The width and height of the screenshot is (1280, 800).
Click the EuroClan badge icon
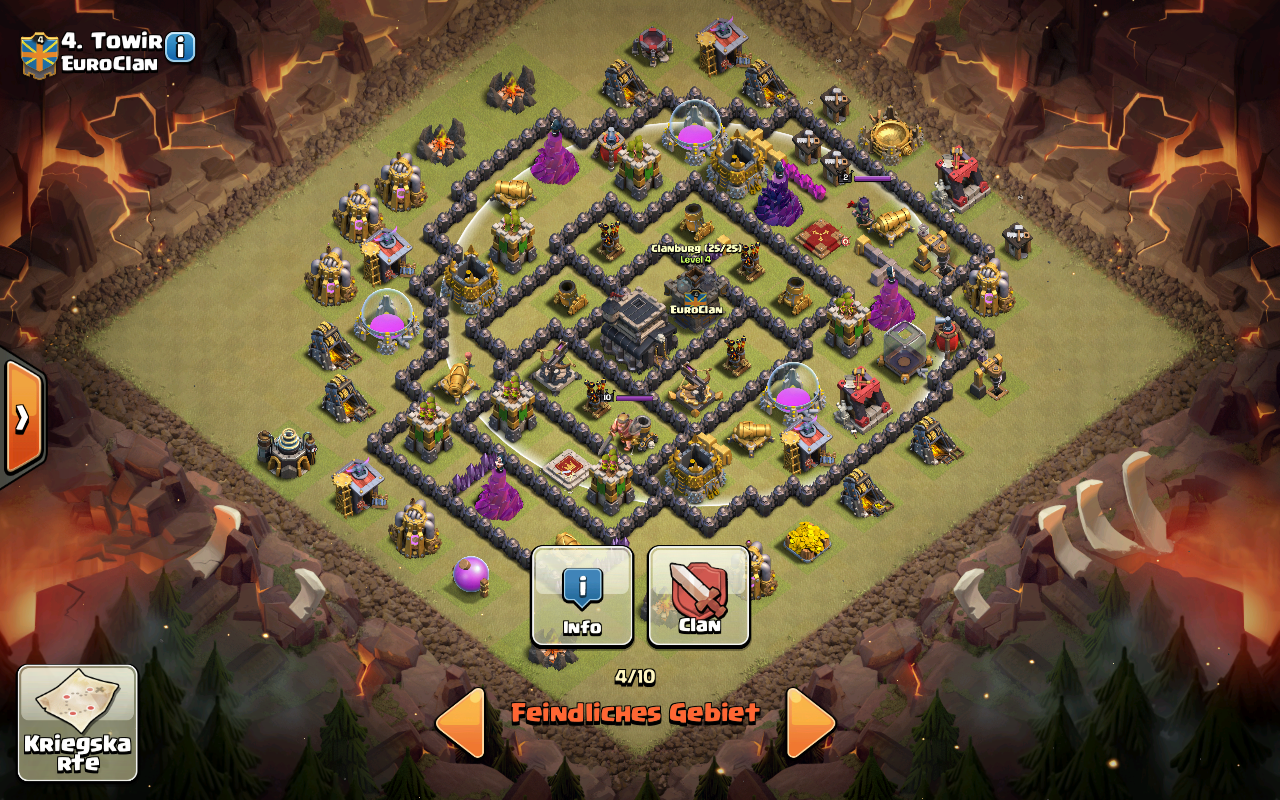(x=39, y=54)
